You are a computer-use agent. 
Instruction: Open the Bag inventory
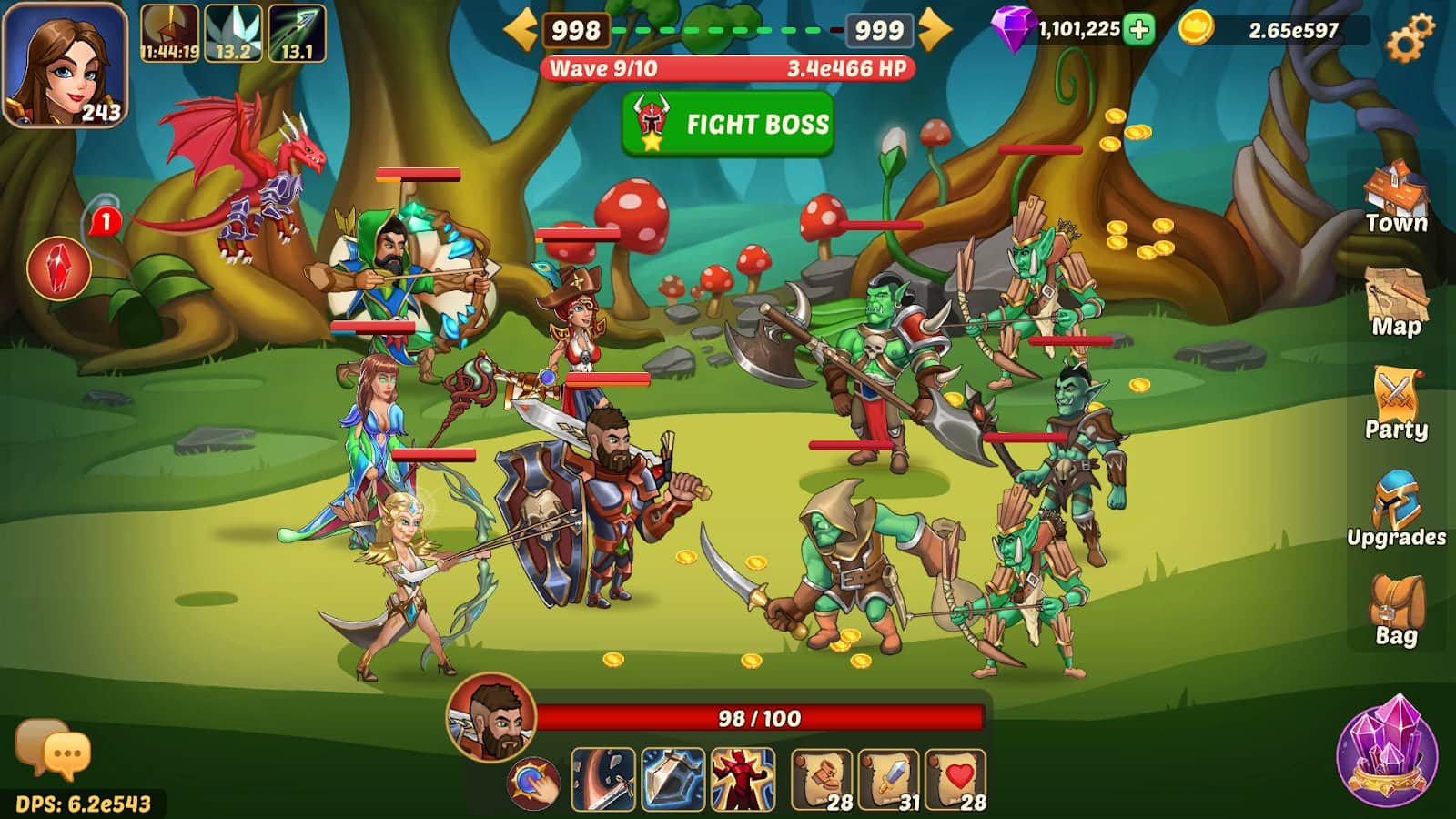[1396, 610]
